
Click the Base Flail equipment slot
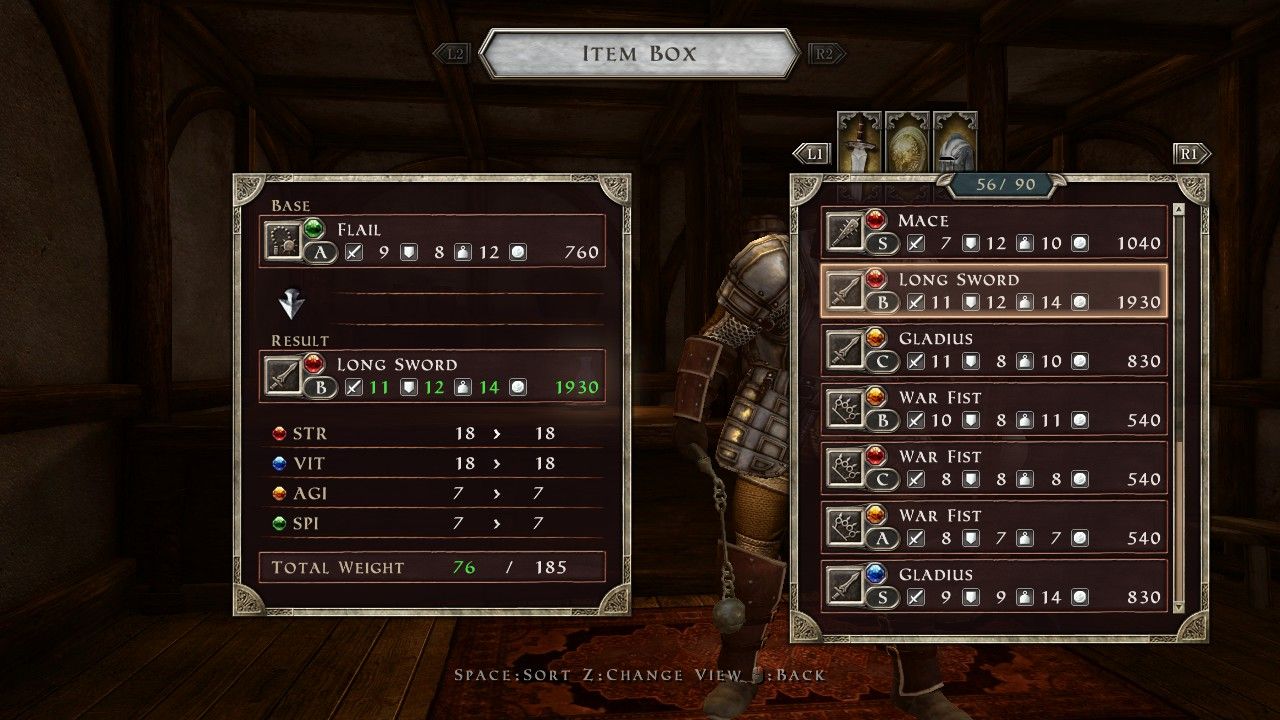click(433, 241)
